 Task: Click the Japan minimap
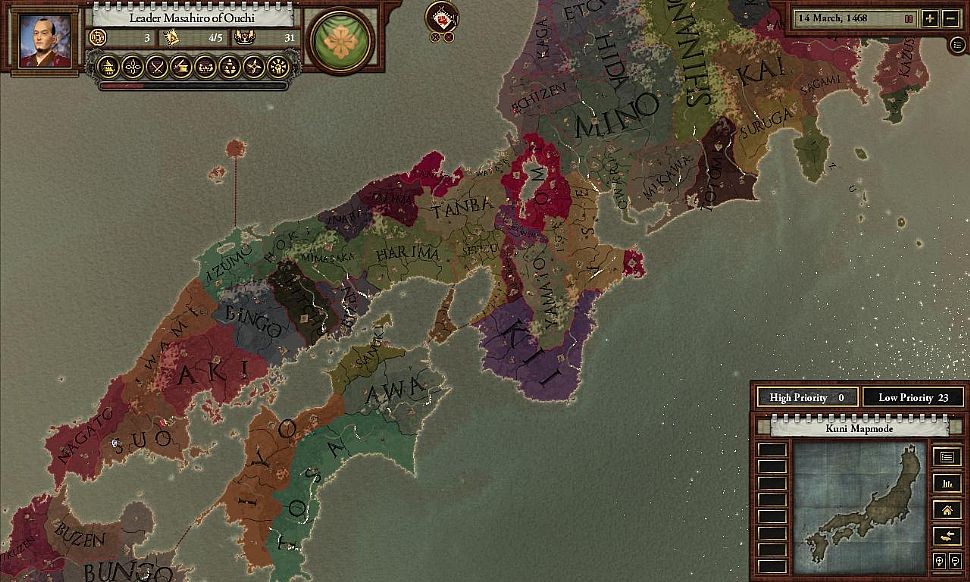pos(858,506)
